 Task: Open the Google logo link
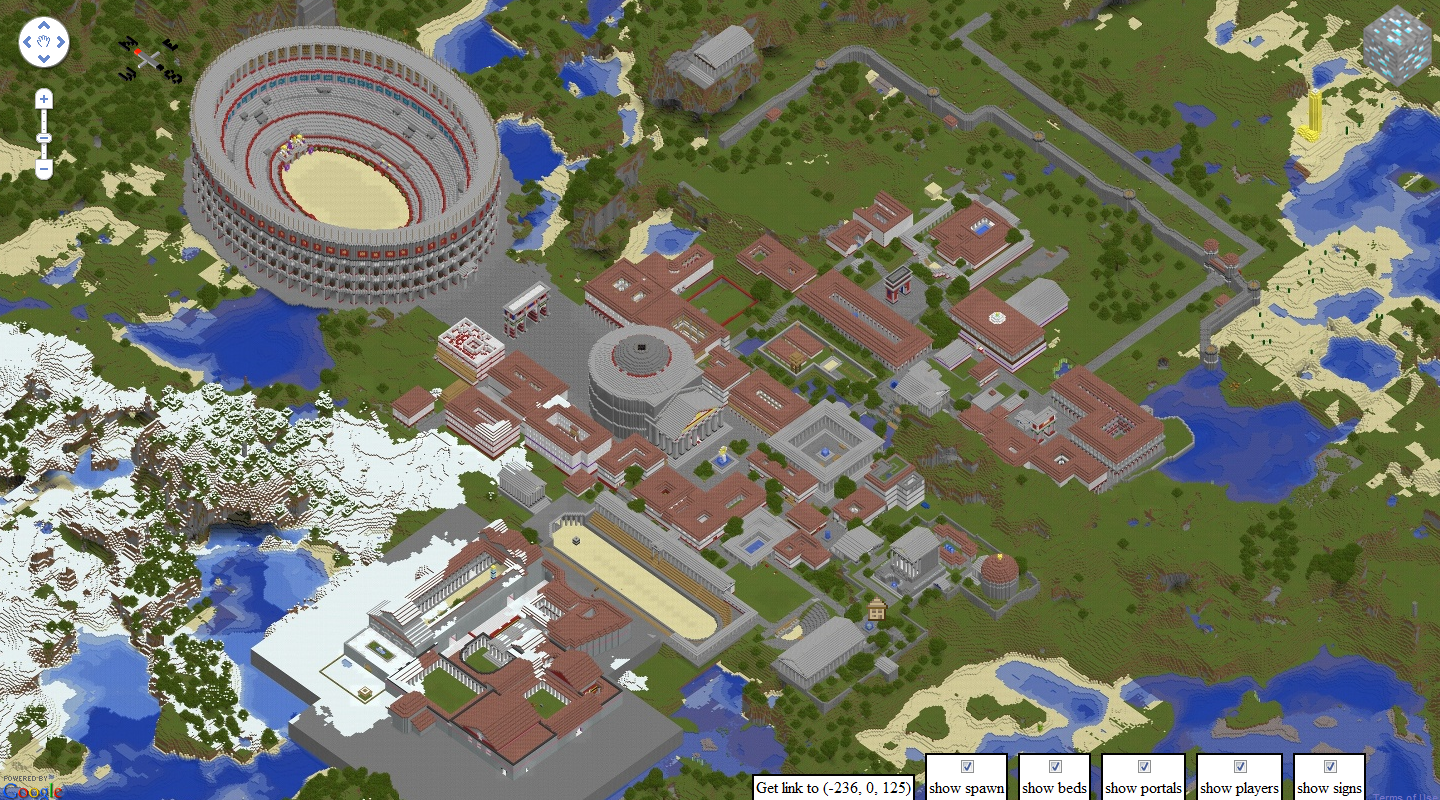click(x=32, y=791)
